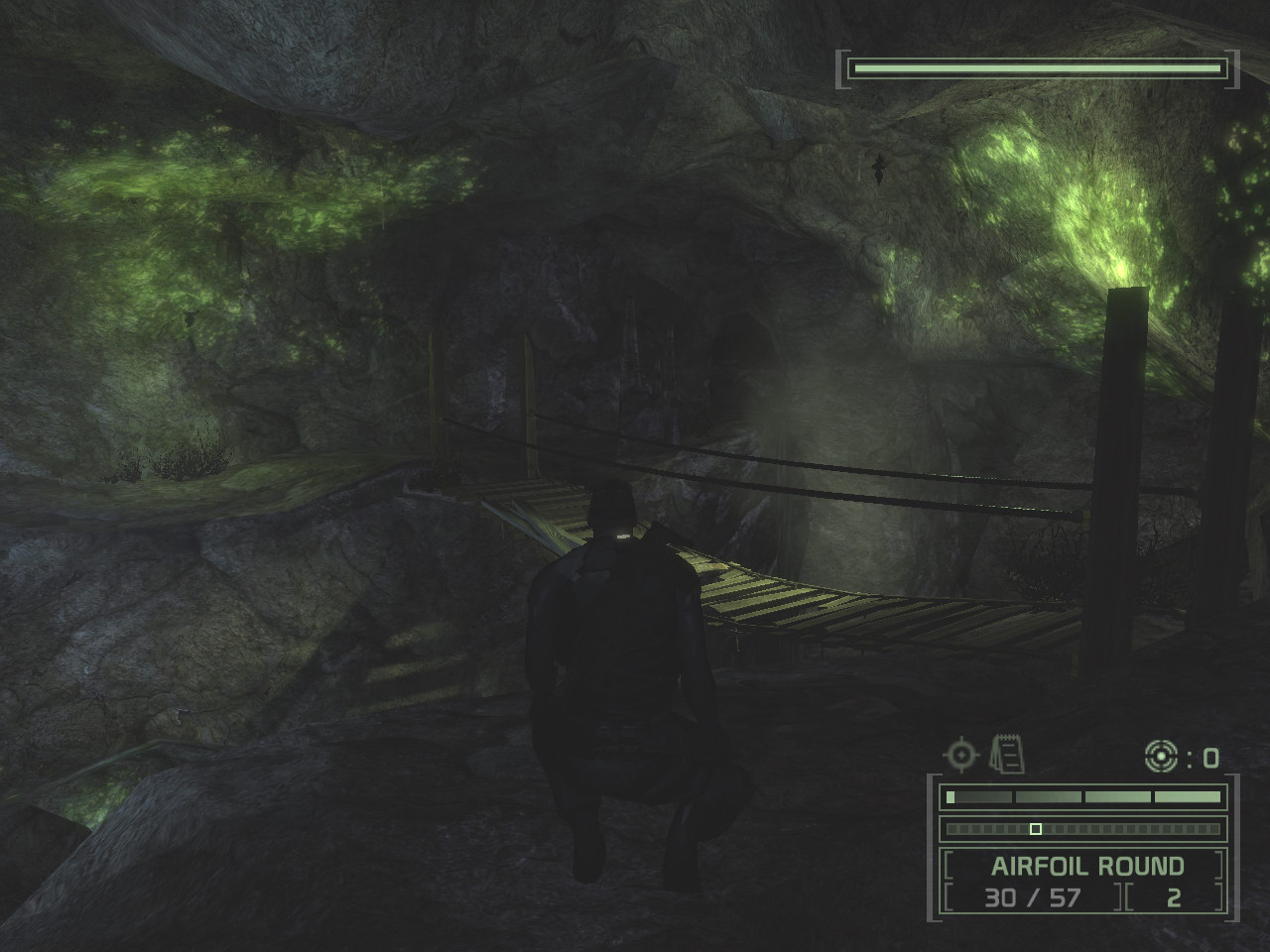Click the alarm counter ring icon
The width and height of the screenshot is (1270, 952).
pos(1159,758)
